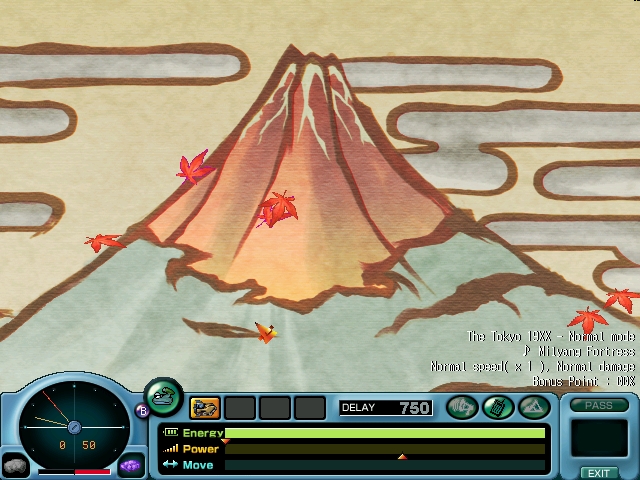Set shot strength on the Power bar
The height and width of the screenshot is (480, 640).
[385, 449]
